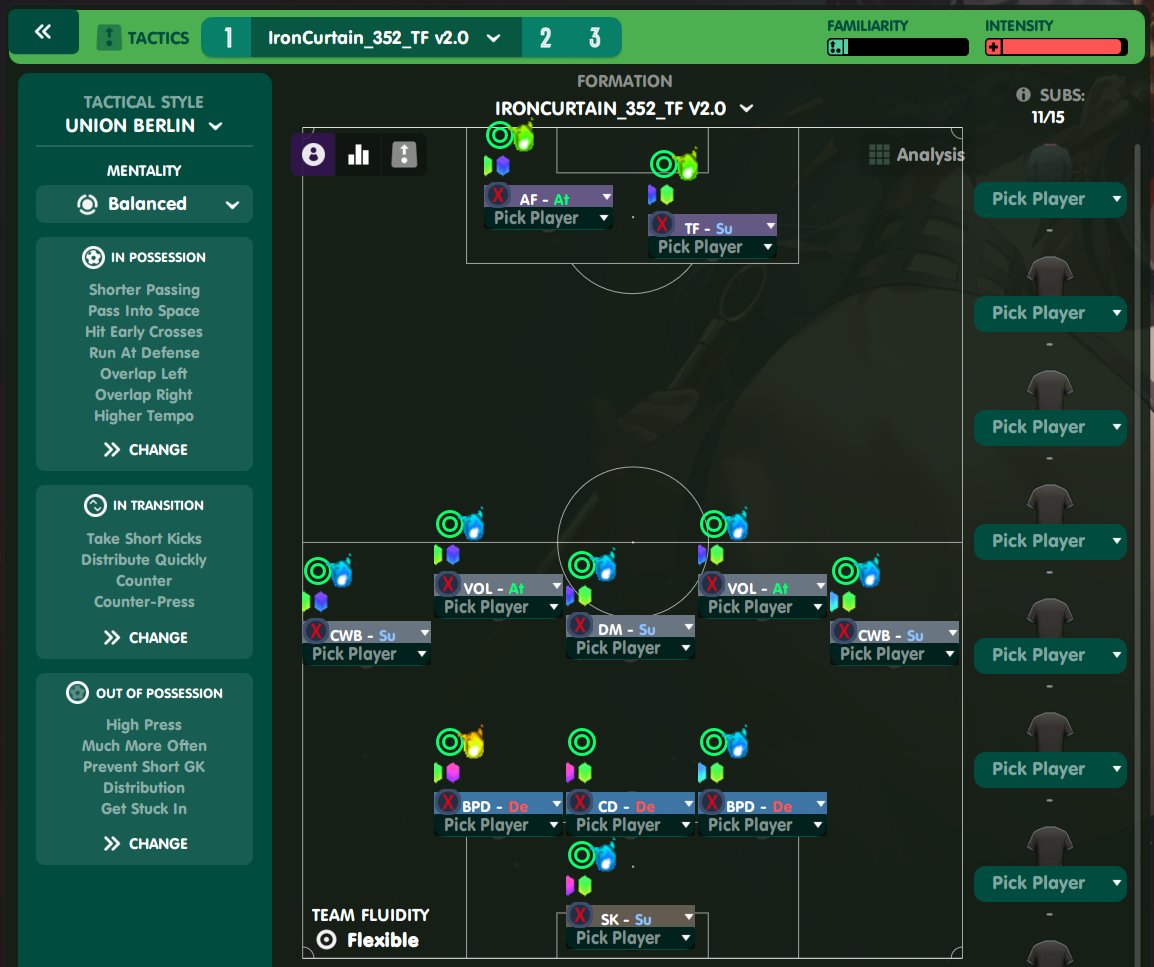Pick a player for the DM position
Viewport: 1154px width, 967px height.
click(x=630, y=648)
